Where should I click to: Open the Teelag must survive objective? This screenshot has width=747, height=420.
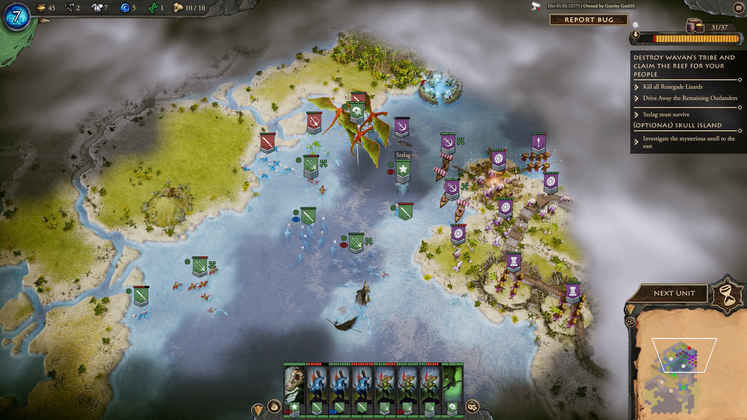click(668, 114)
